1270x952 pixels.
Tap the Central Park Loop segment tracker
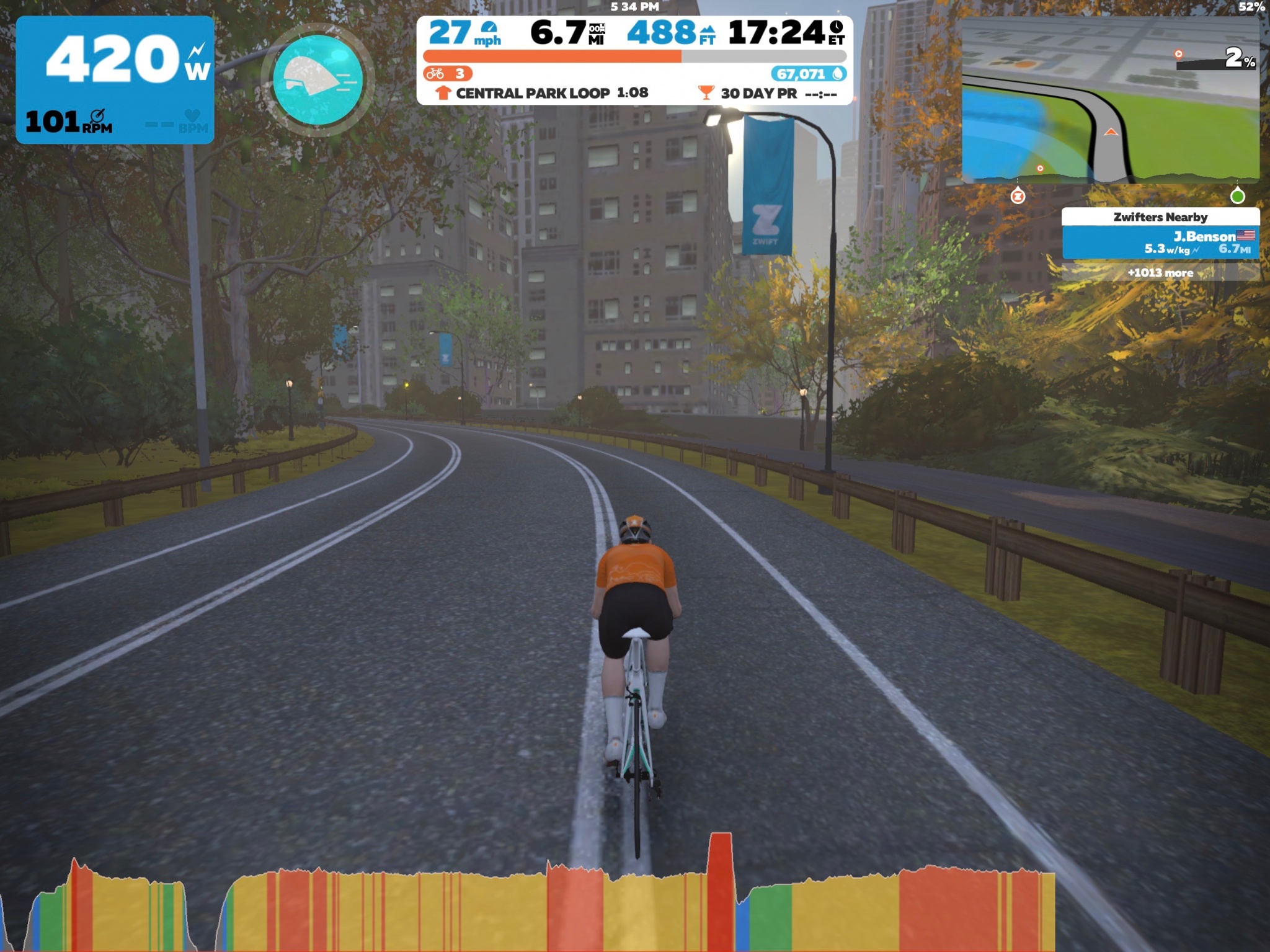(543, 93)
